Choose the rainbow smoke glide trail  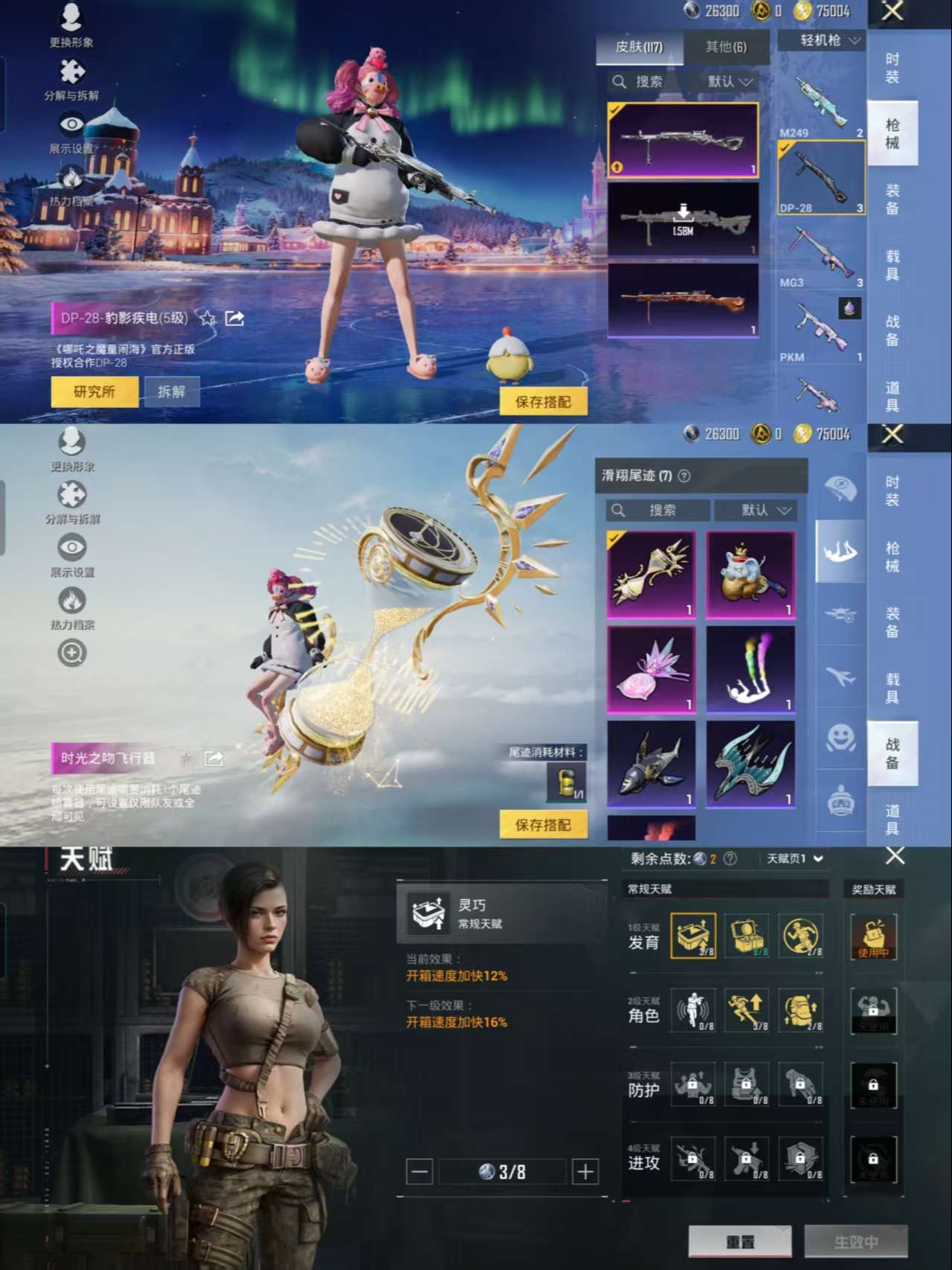[x=750, y=668]
